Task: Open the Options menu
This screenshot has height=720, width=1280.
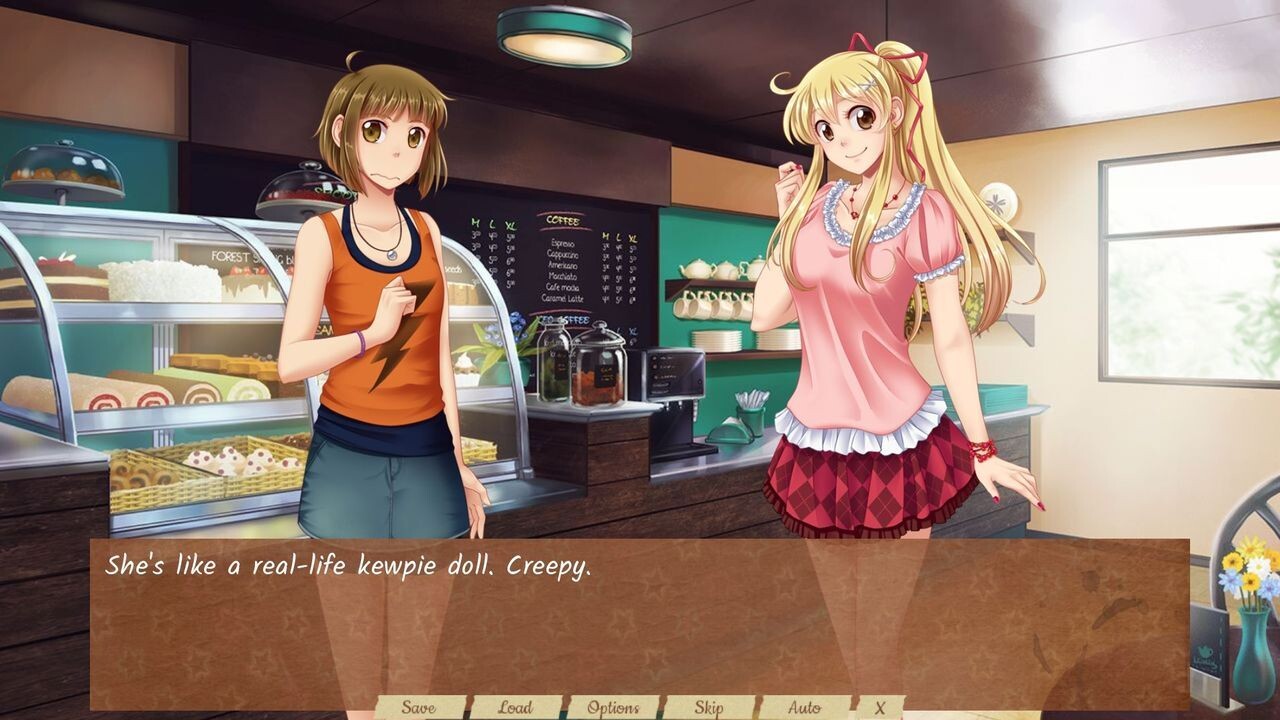Action: (615, 705)
